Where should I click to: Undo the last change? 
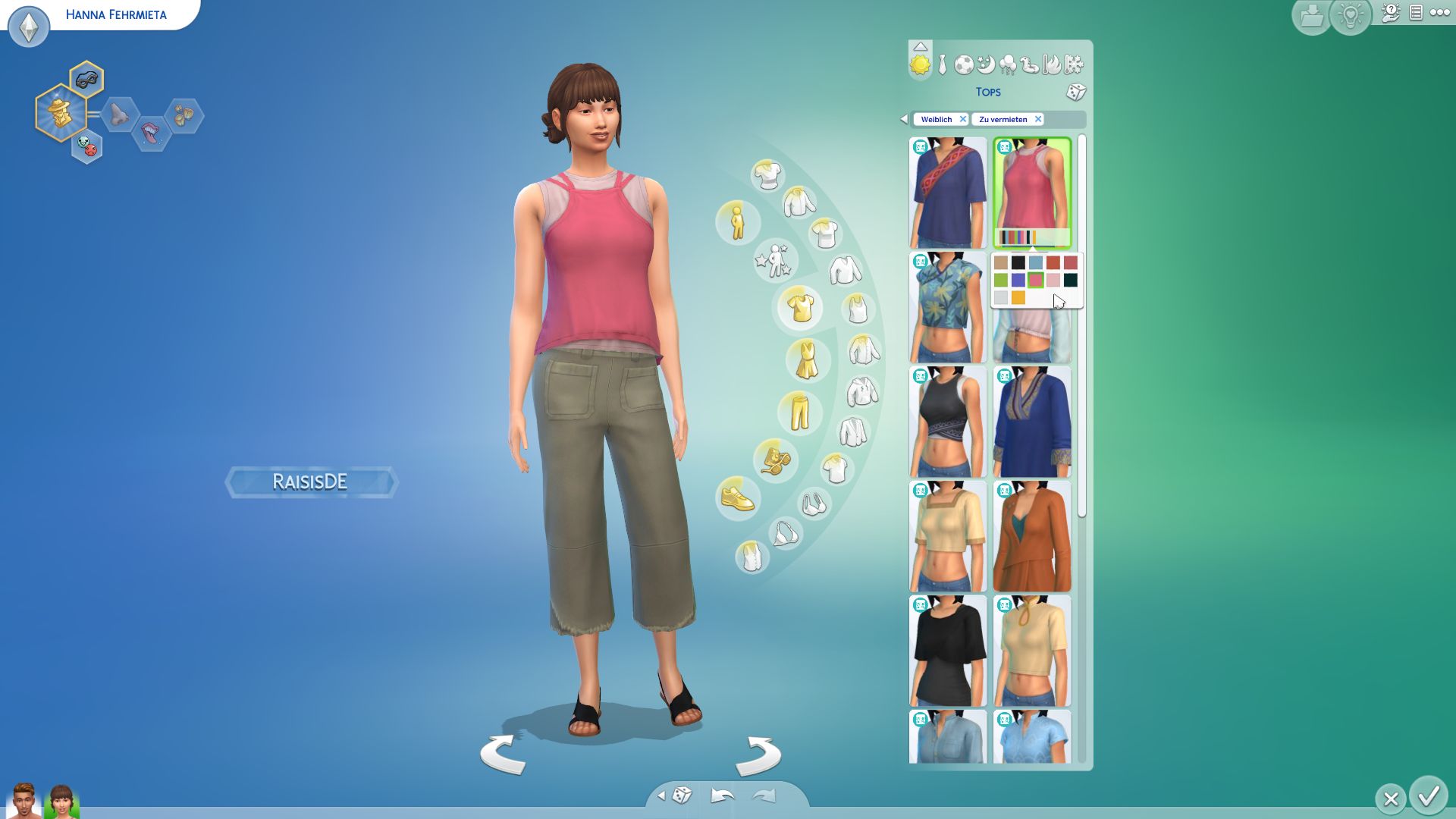(x=722, y=795)
